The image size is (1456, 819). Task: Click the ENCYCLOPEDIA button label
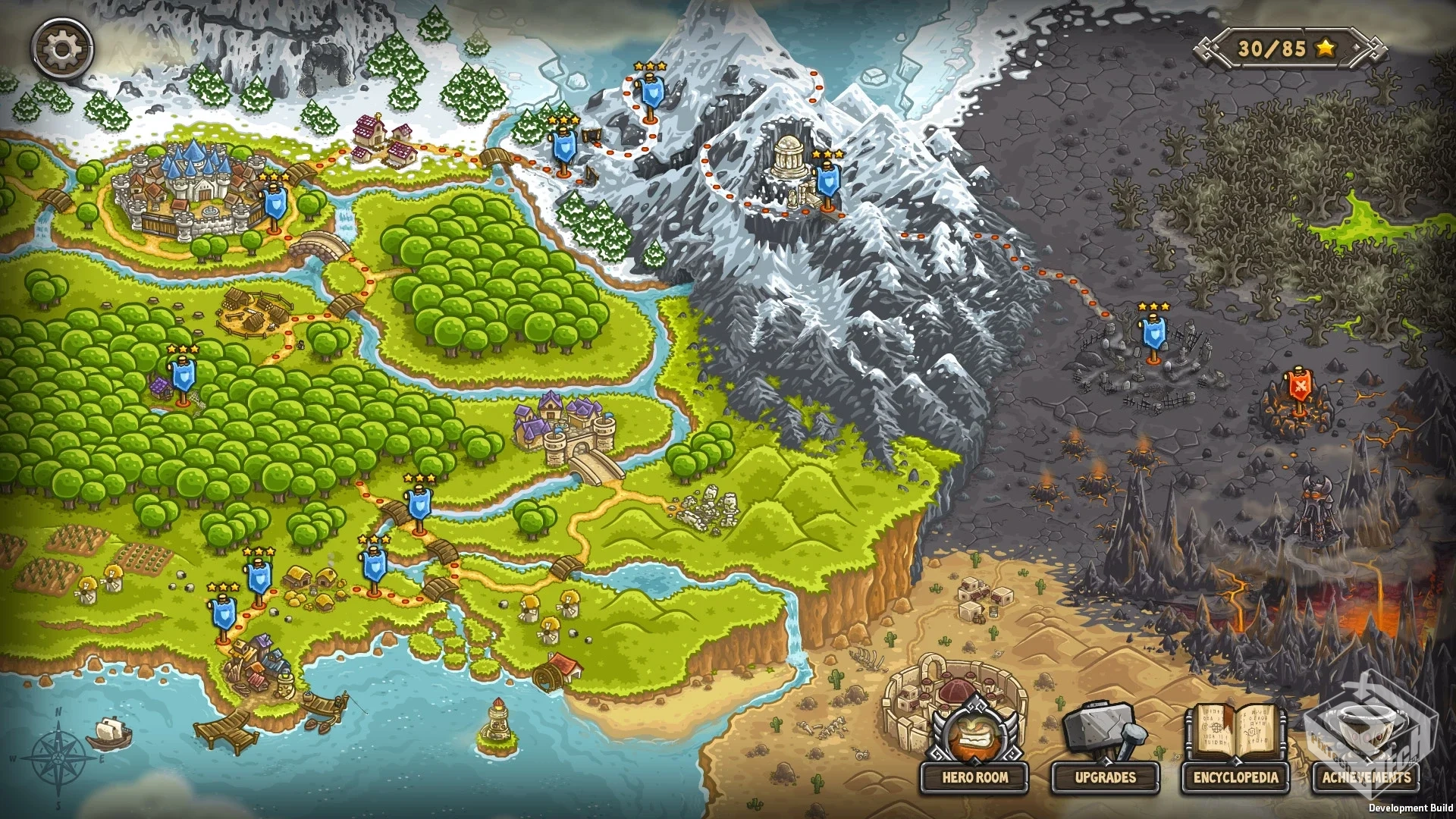(1235, 777)
